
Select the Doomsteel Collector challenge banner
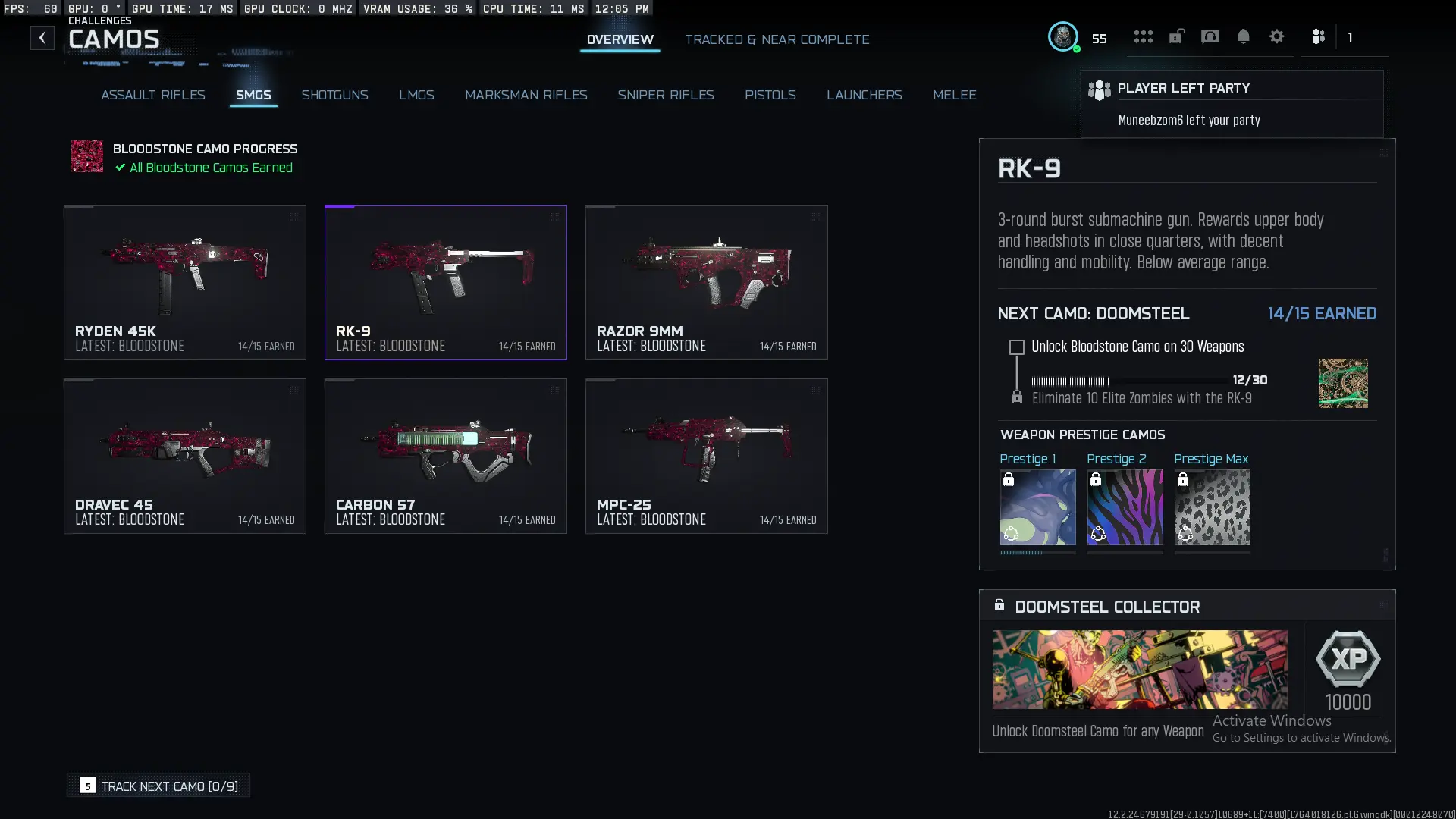click(1140, 670)
